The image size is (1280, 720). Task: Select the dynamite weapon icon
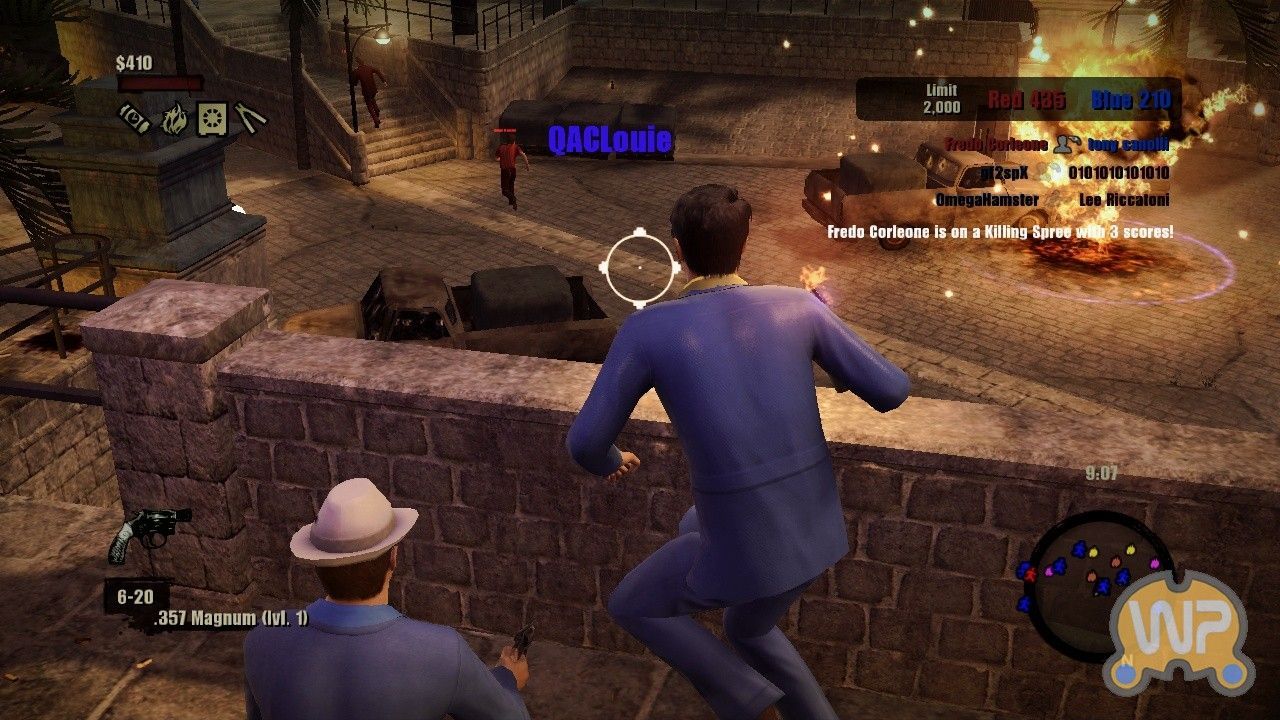133,118
